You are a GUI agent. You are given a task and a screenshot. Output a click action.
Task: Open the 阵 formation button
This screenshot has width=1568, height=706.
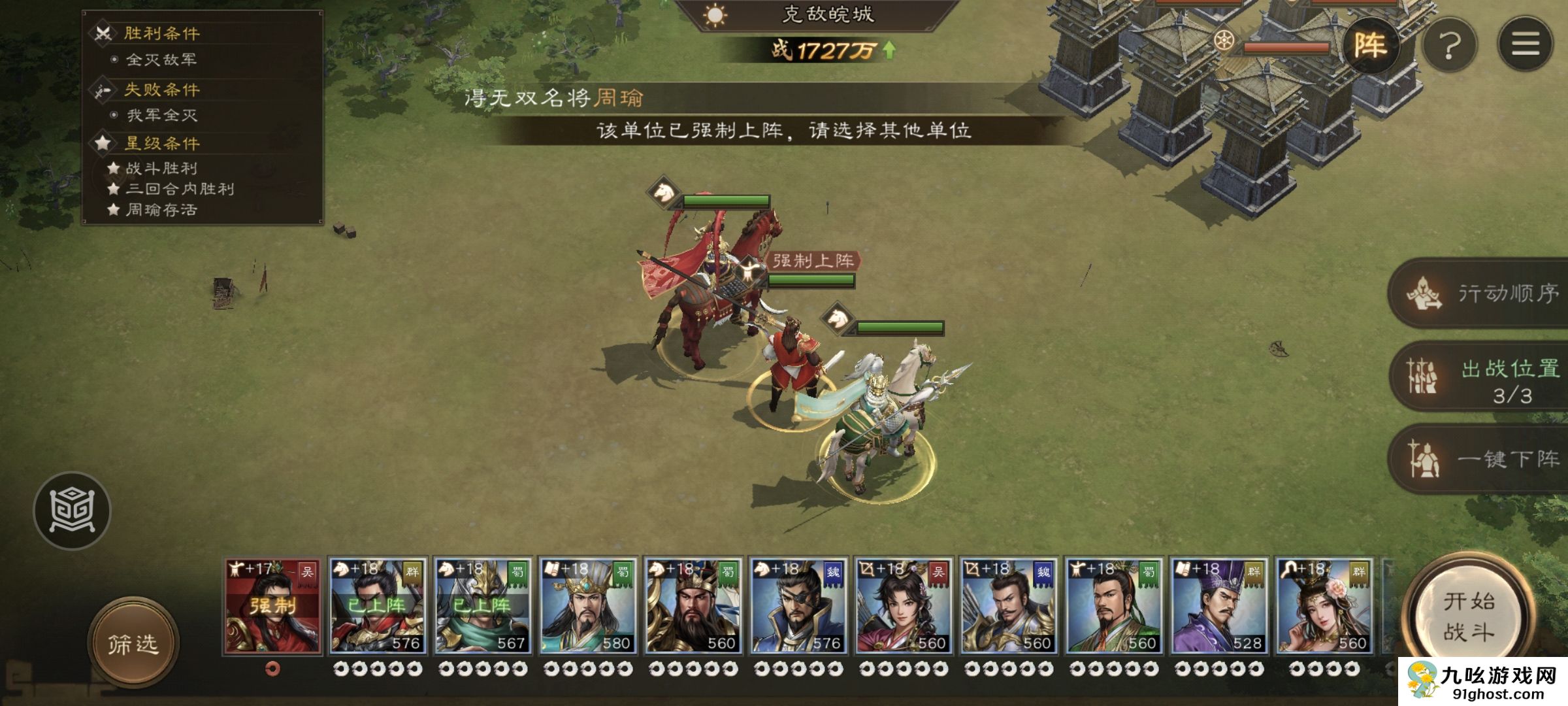click(1370, 45)
